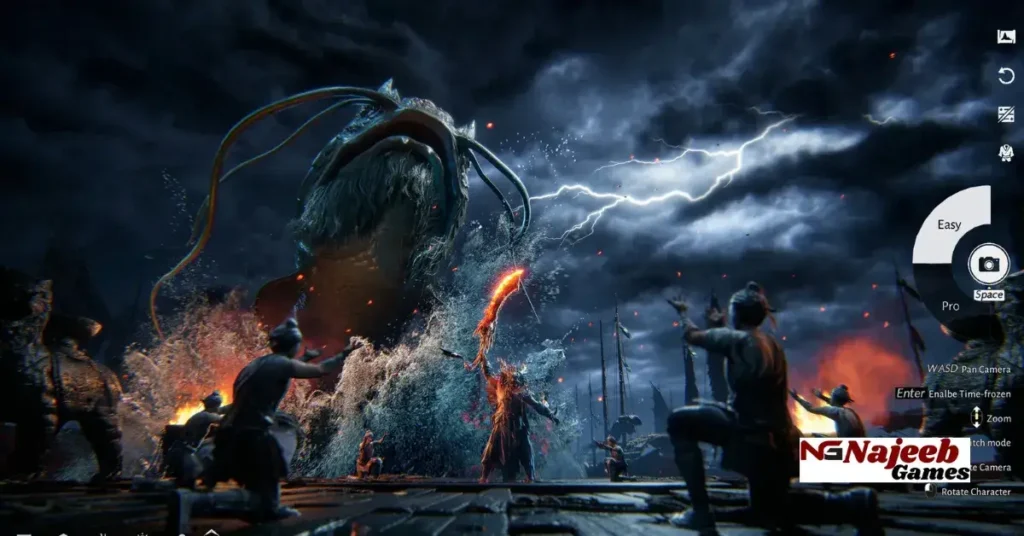
Task: Switch to Pro photo mode
Action: click(949, 304)
